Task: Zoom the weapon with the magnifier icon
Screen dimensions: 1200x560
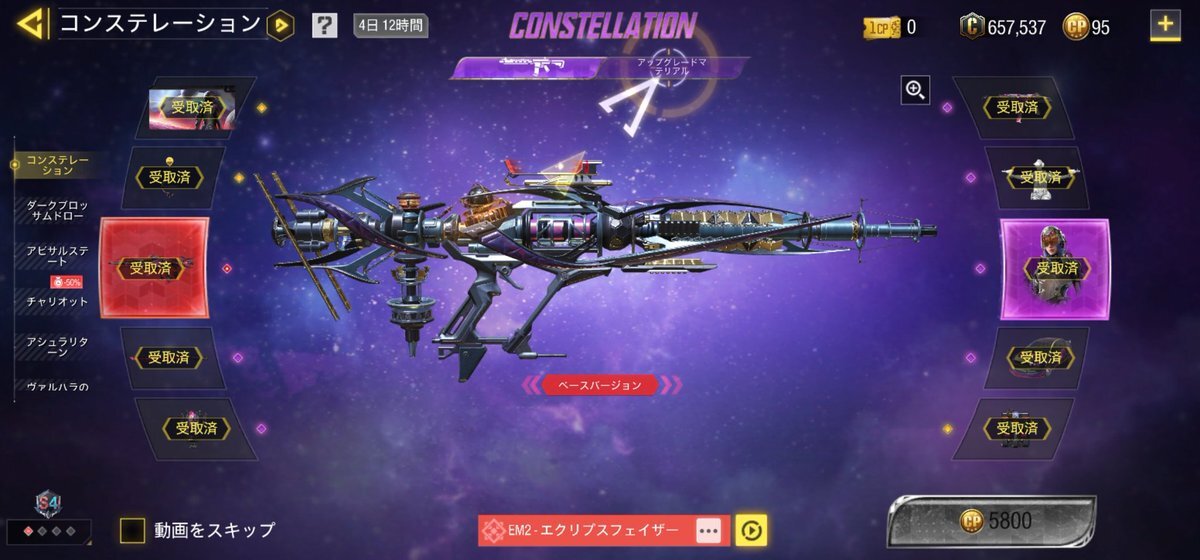Action: pos(915,91)
